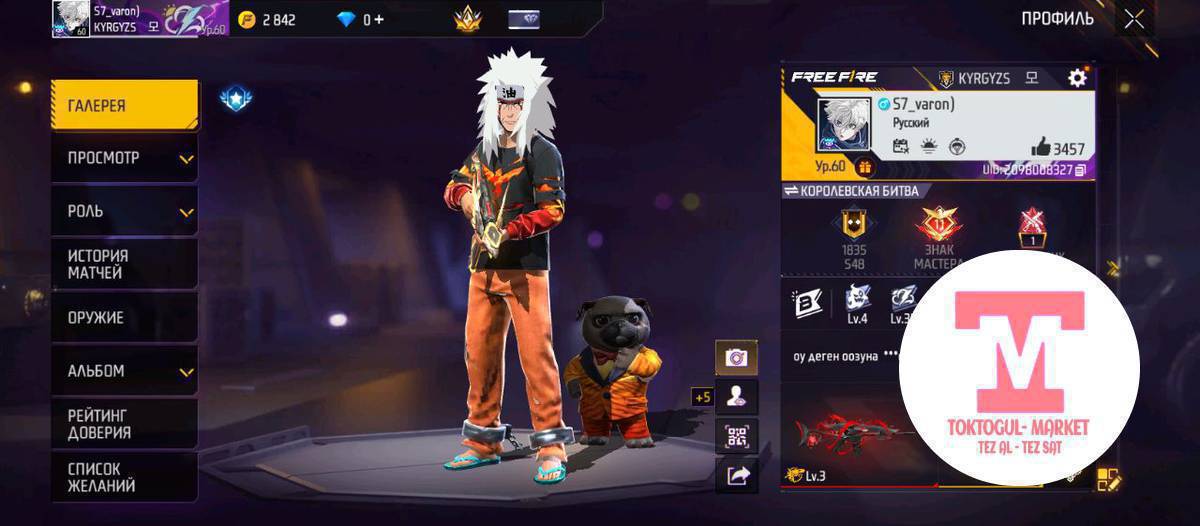Copy the player UID

pyautogui.click(x=1081, y=171)
